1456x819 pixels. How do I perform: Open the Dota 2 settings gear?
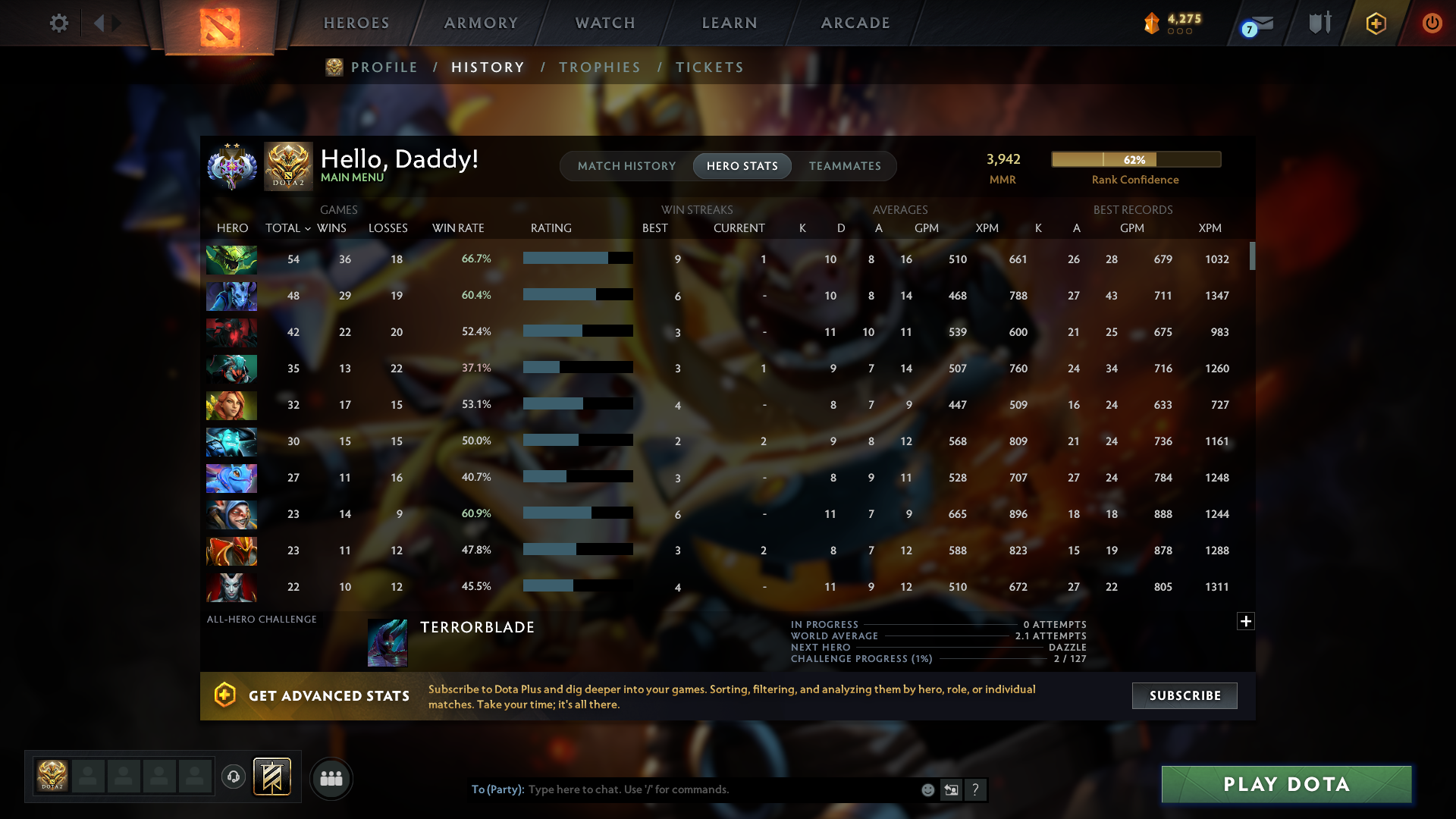coord(59,23)
